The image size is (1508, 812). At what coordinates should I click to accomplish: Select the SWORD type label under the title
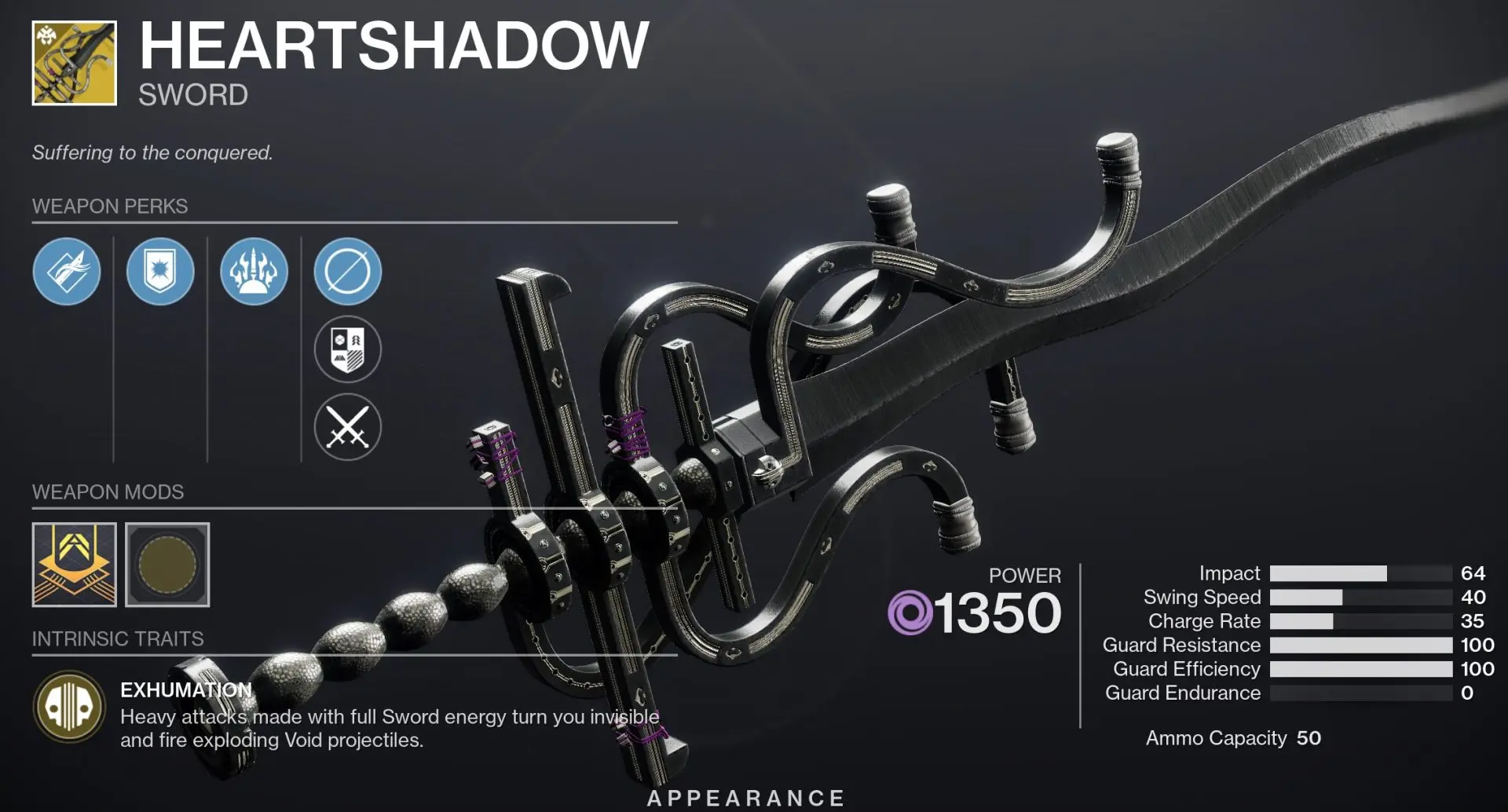coord(192,97)
